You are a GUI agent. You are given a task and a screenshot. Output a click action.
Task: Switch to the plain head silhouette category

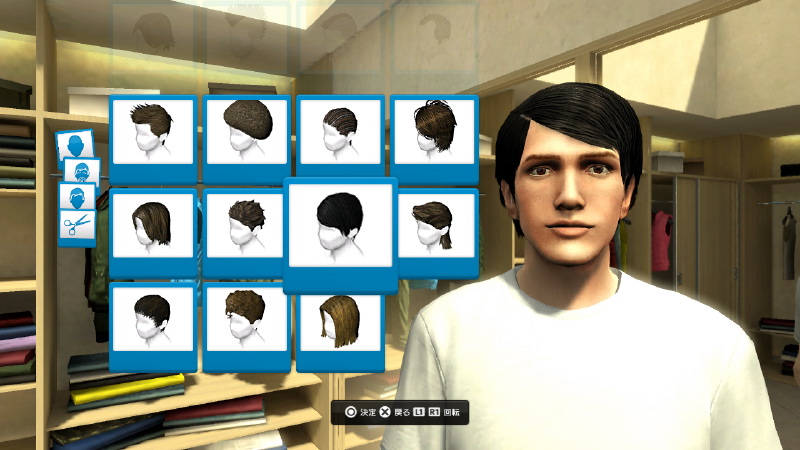[76, 146]
